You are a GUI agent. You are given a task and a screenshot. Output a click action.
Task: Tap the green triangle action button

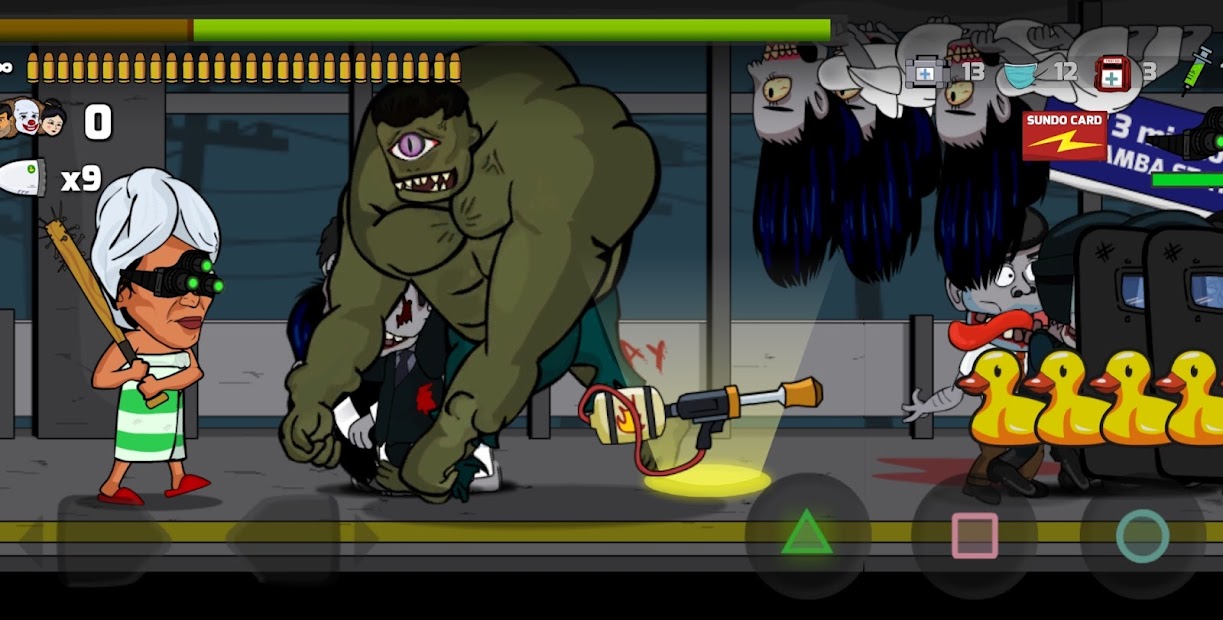click(x=807, y=534)
